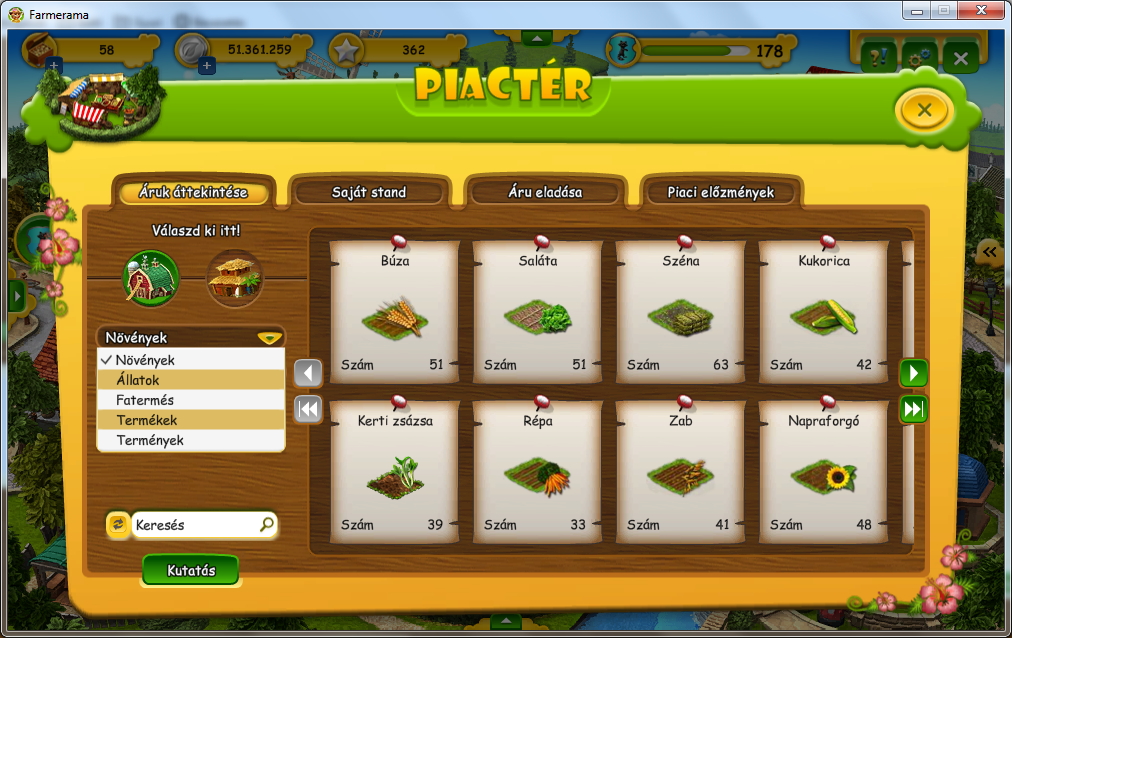Click the Kutatás search button
Screen dimensions: 1134x757
pos(191,570)
